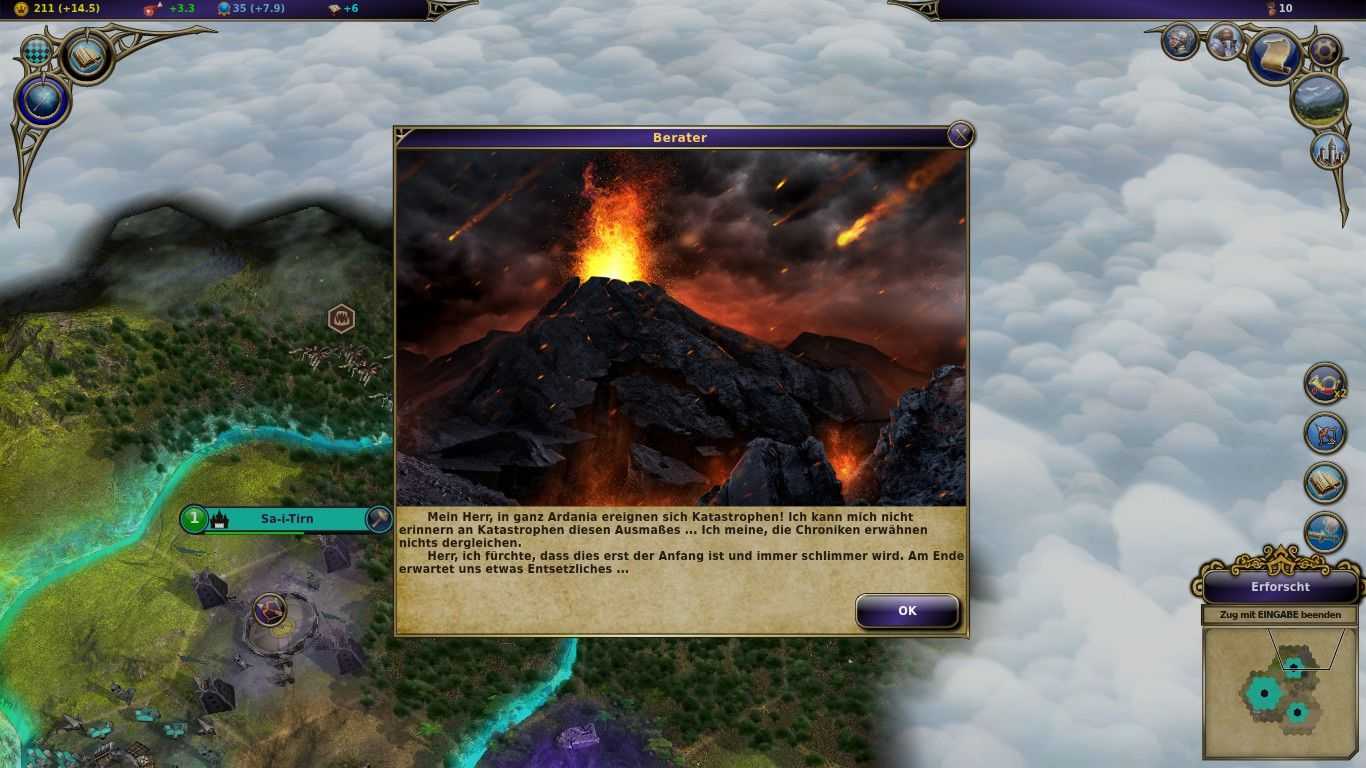
Task: Click the landscape view round icon
Action: click(x=1319, y=101)
